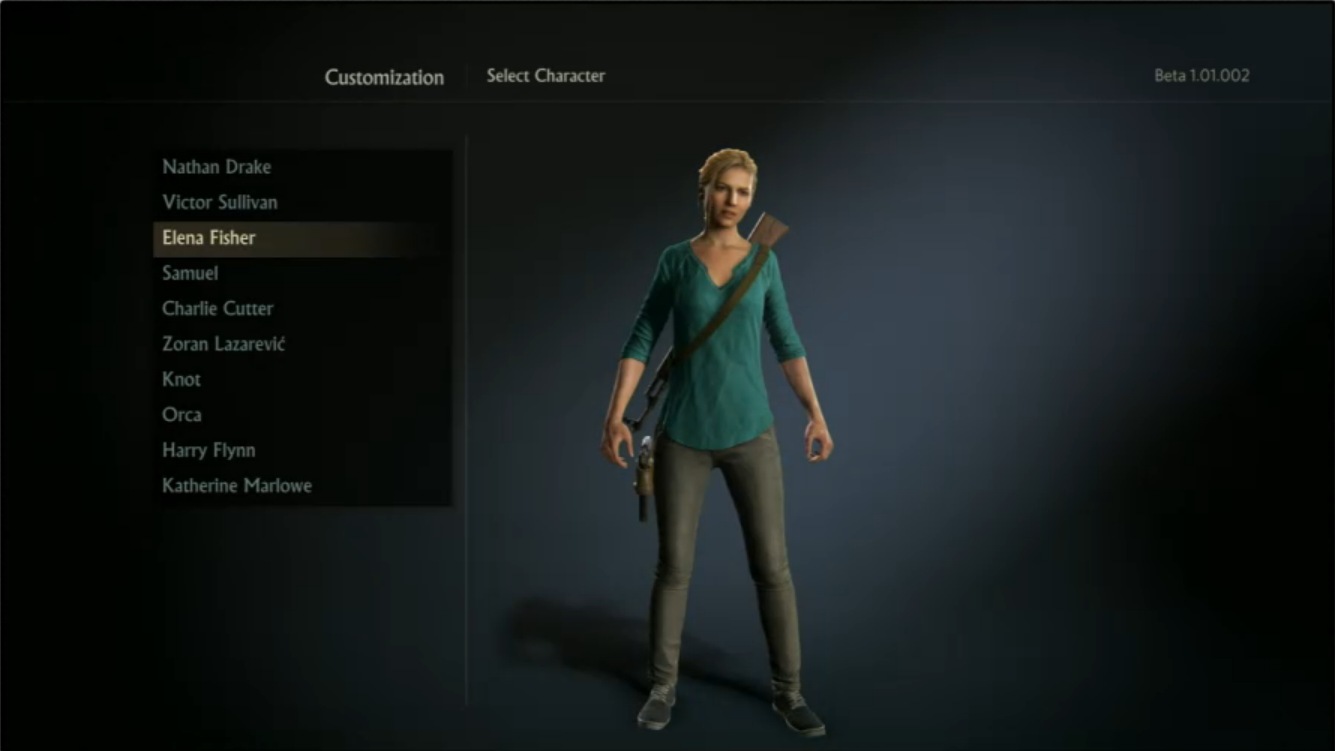Select Nathan Drake from the character list
This screenshot has width=1335, height=751.
[x=218, y=167]
